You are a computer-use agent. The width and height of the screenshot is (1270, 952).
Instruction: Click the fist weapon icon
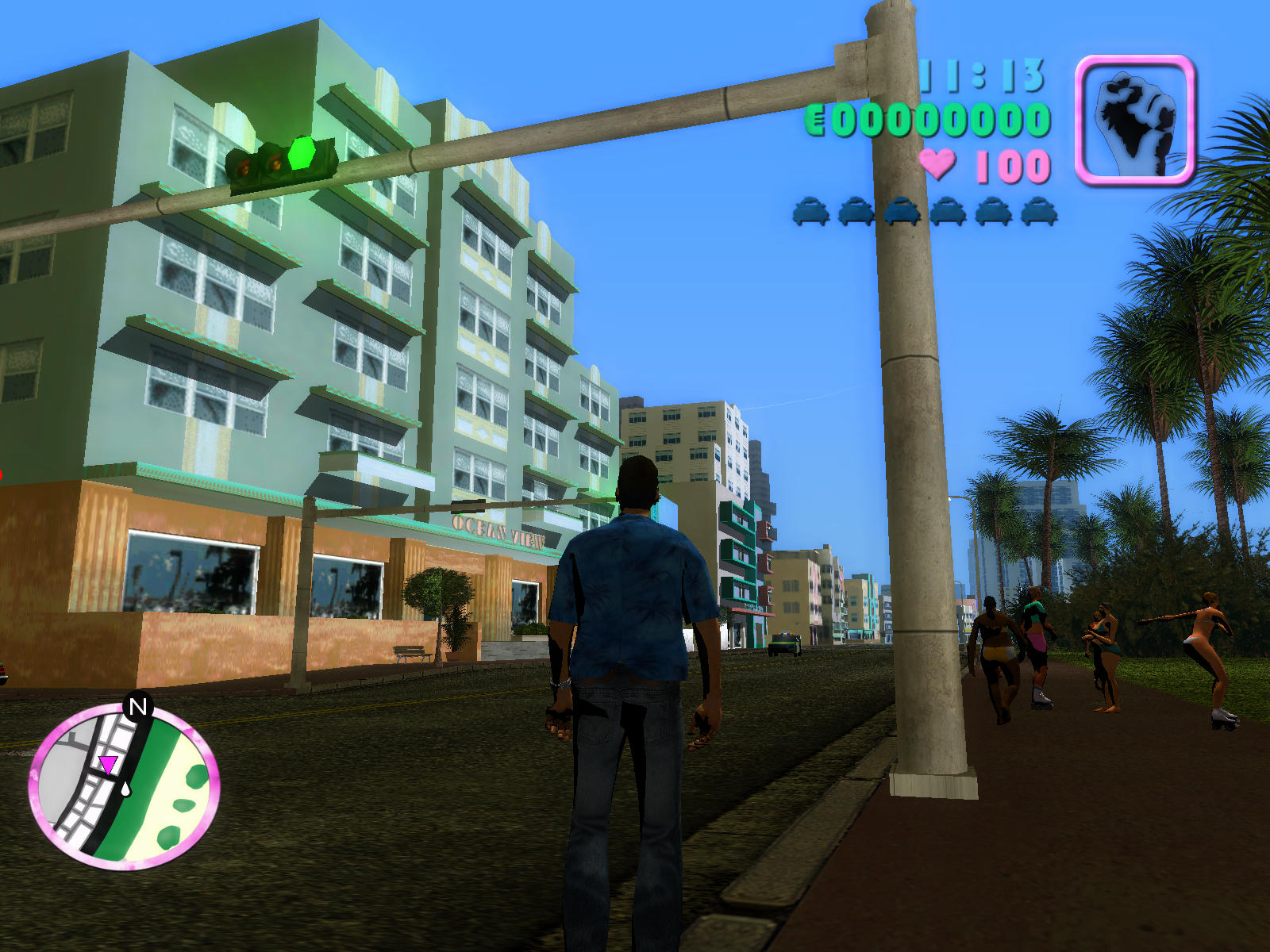tap(1134, 120)
